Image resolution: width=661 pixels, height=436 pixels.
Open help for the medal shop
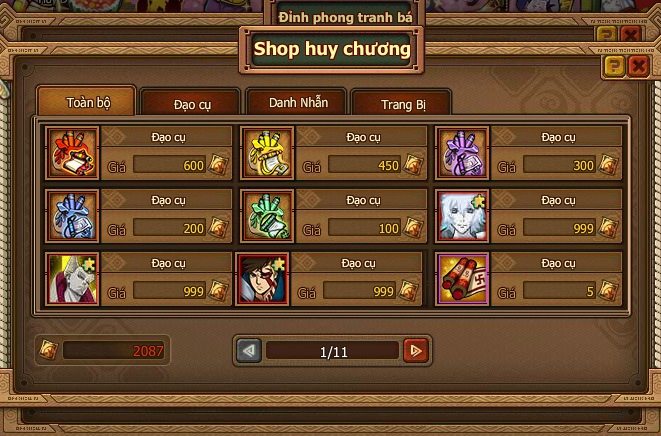(x=614, y=67)
